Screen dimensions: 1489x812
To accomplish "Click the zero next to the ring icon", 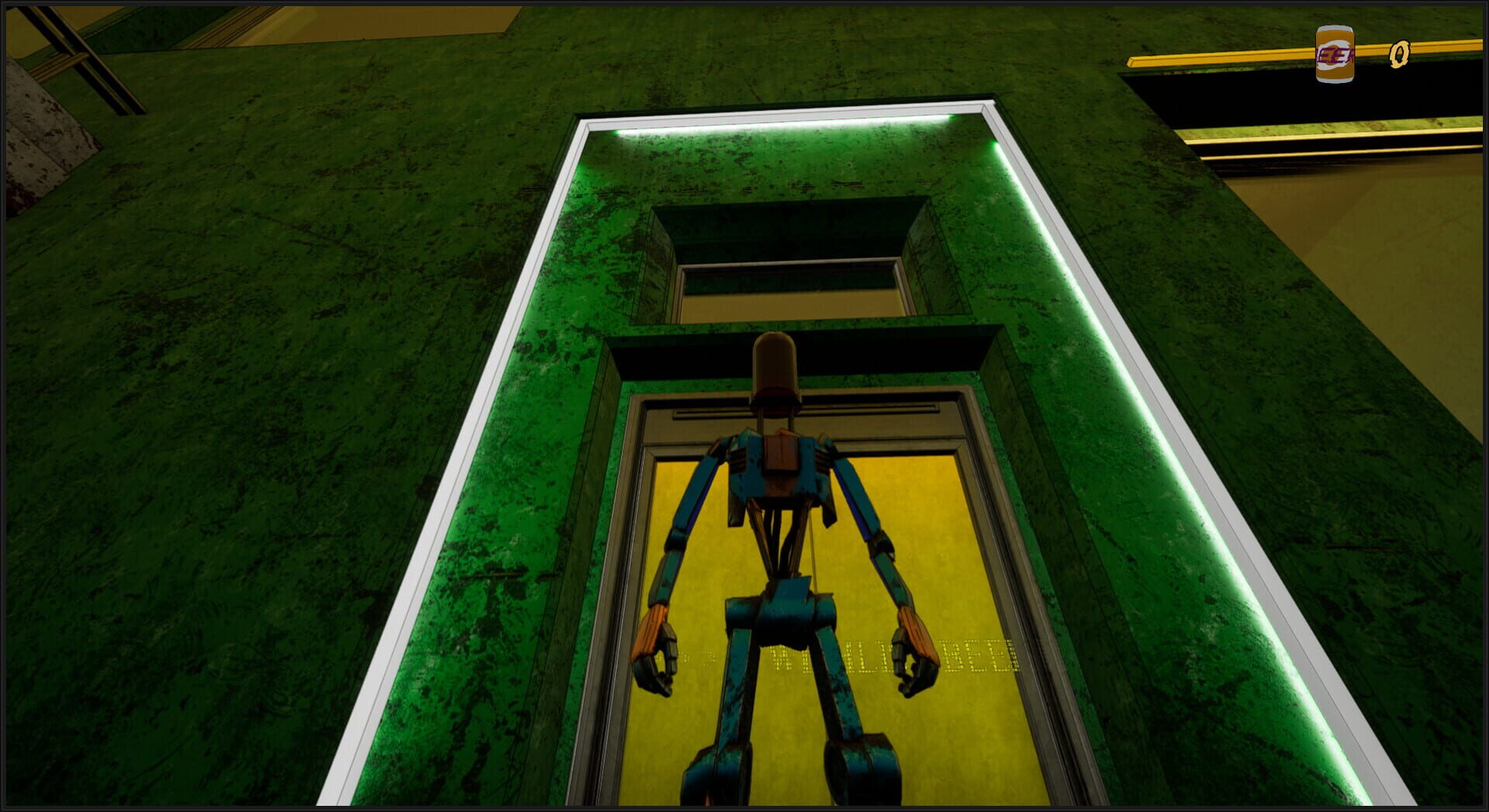I will [x=1401, y=54].
